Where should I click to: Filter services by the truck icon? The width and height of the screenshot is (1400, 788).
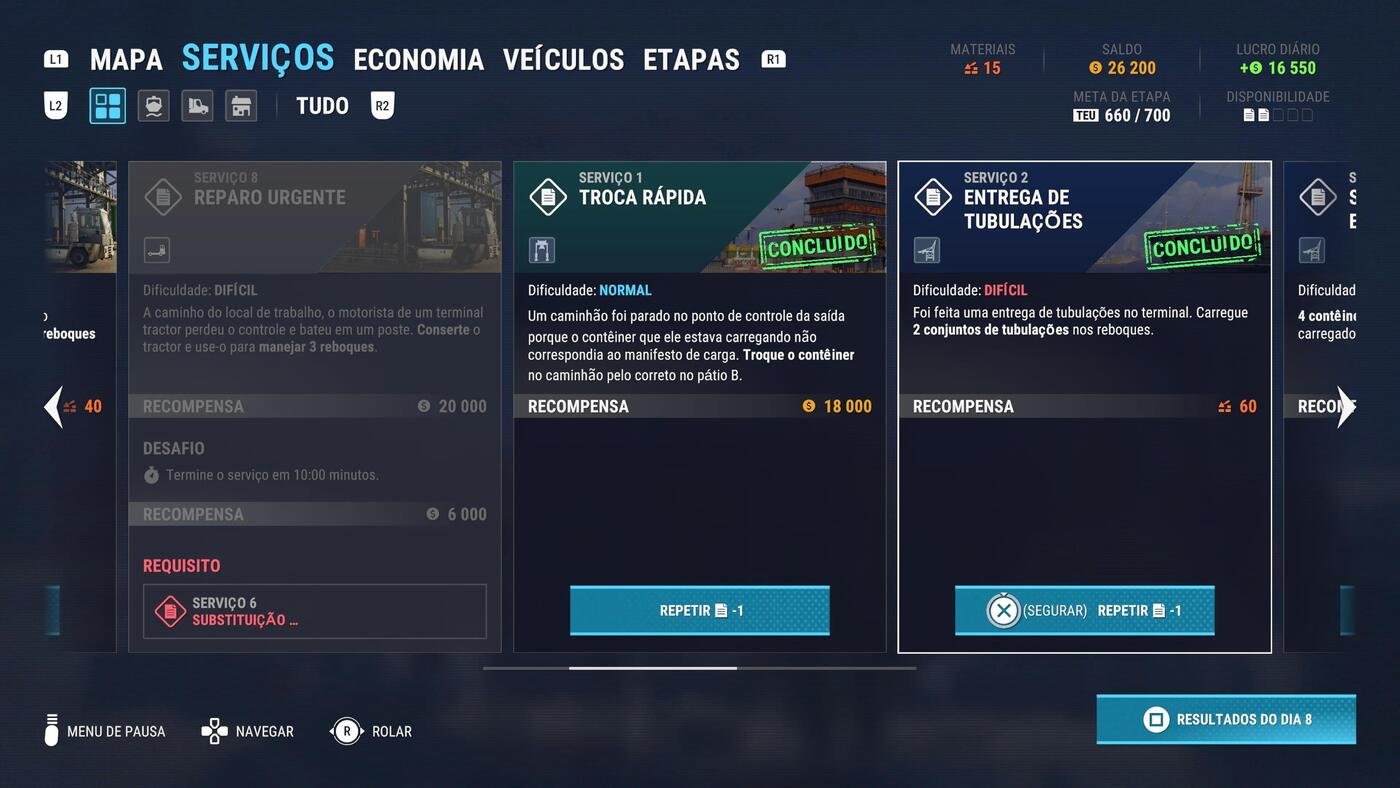(x=197, y=106)
